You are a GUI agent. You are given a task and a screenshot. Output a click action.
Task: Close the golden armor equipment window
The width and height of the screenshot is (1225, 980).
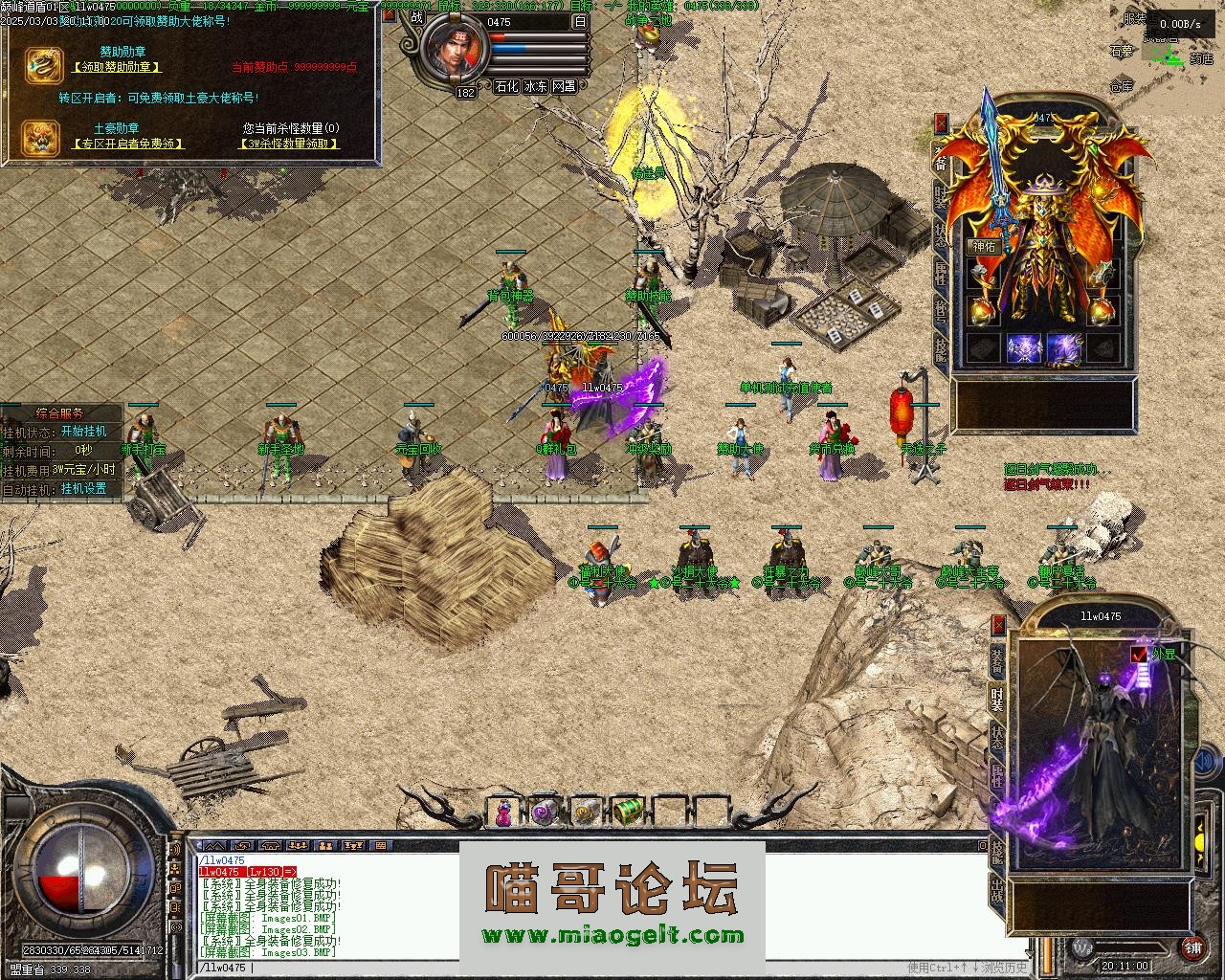coord(942,122)
